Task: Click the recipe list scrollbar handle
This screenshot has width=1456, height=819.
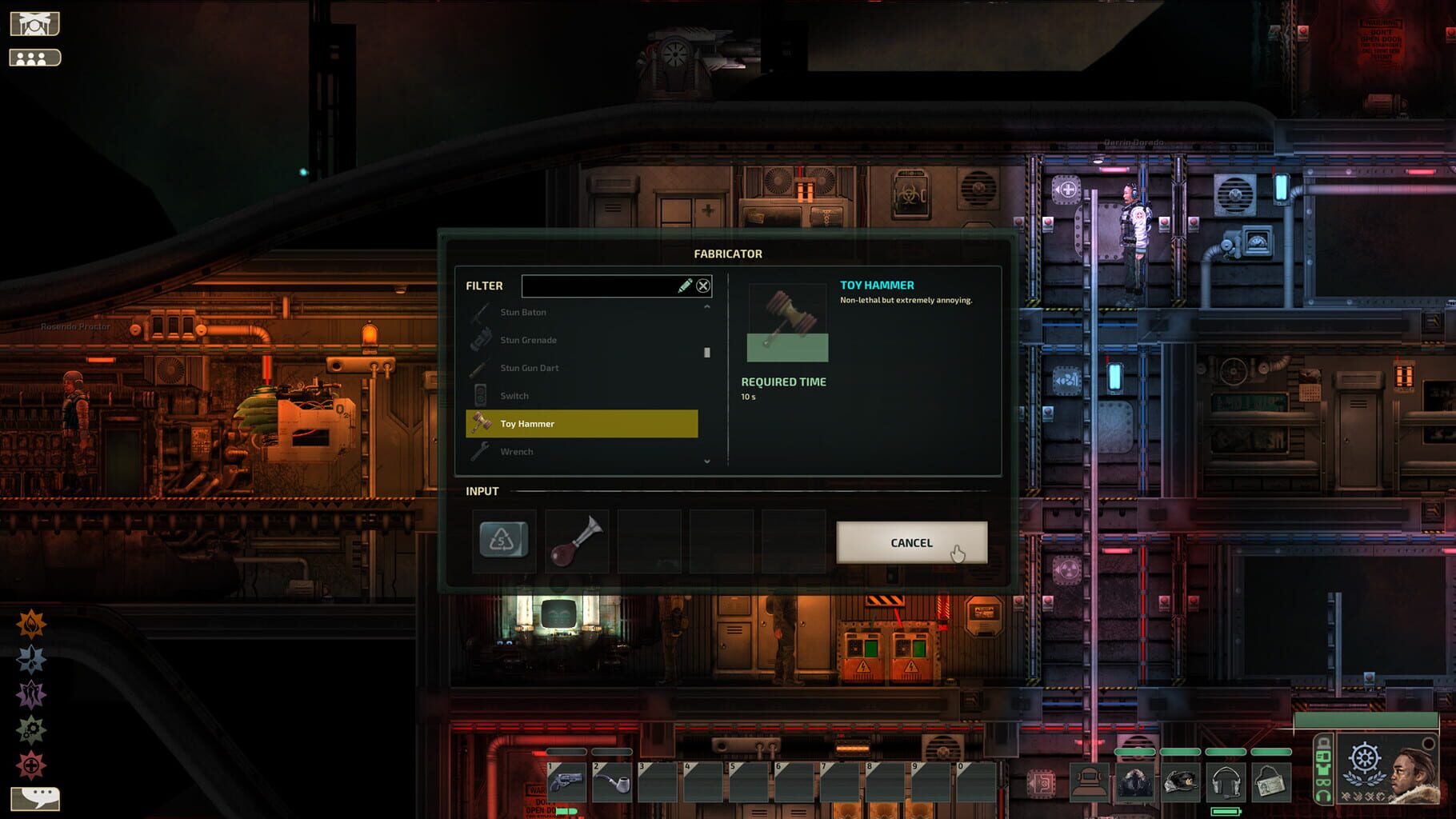Action: tap(707, 352)
